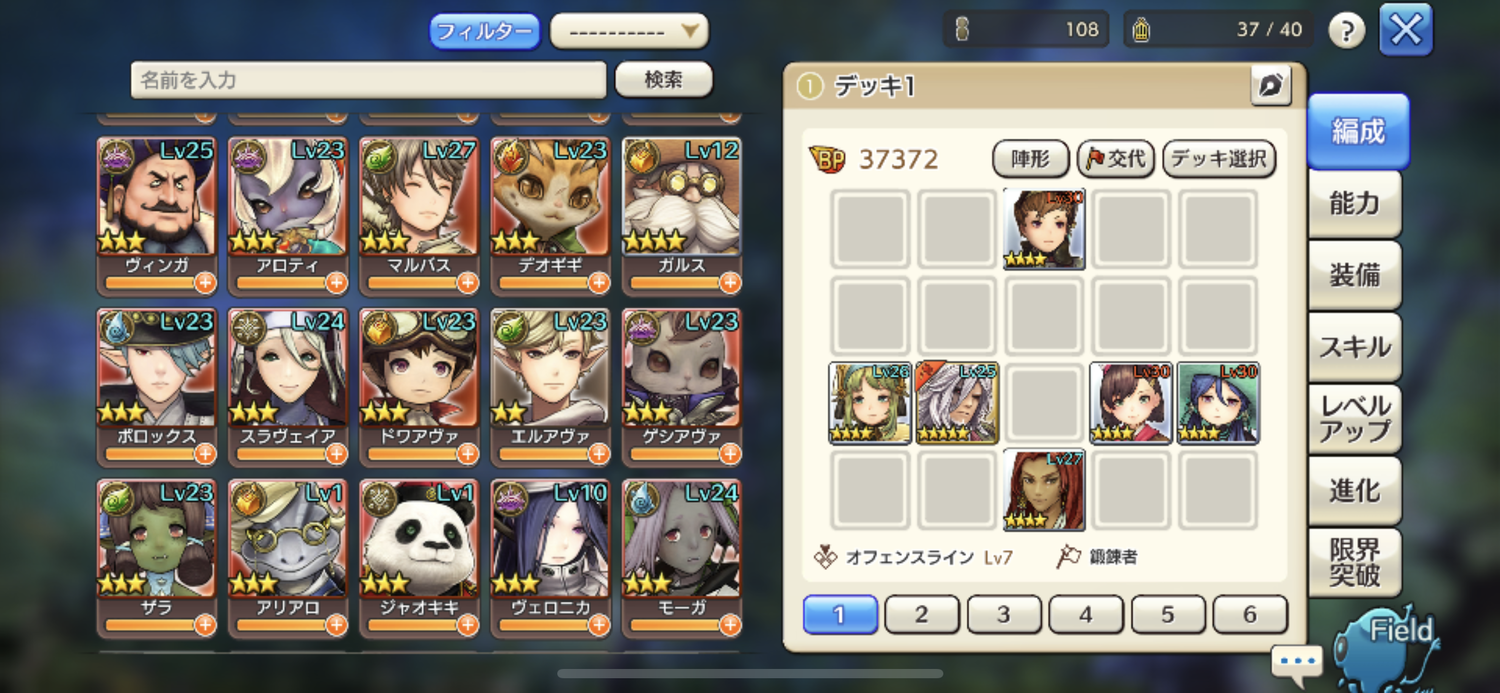Close the deck screen with X
This screenshot has height=693, width=1500.
[x=1405, y=30]
